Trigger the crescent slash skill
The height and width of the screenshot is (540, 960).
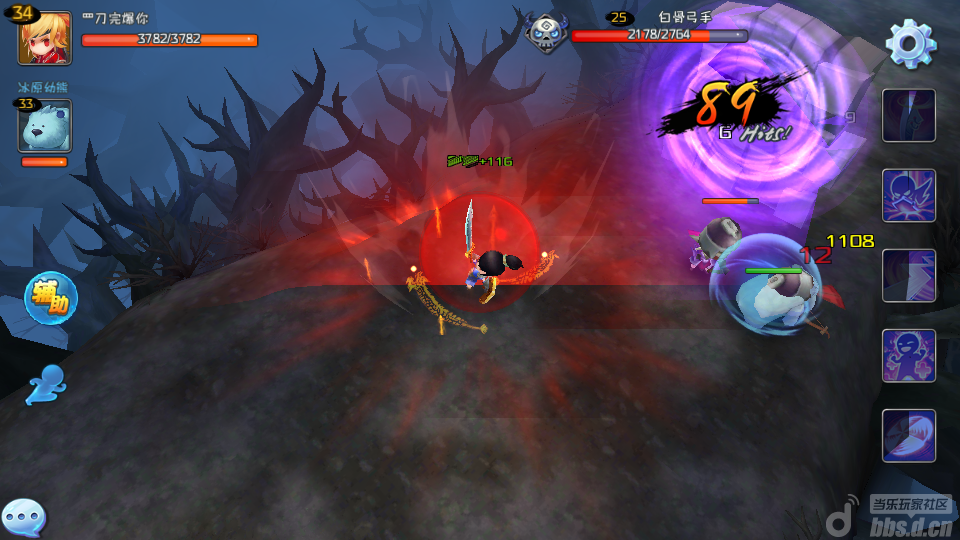tap(908, 436)
